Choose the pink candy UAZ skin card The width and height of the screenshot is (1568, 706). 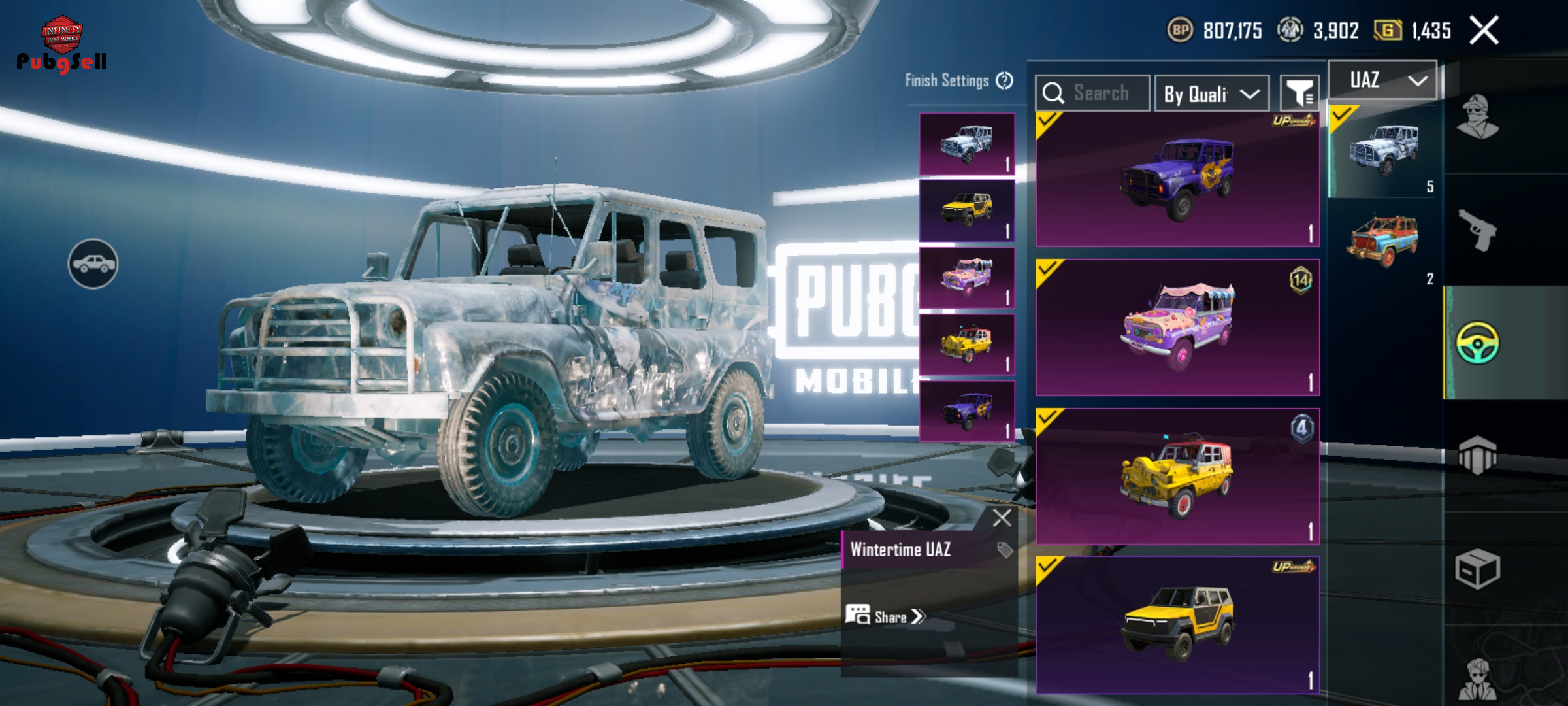click(x=1177, y=328)
